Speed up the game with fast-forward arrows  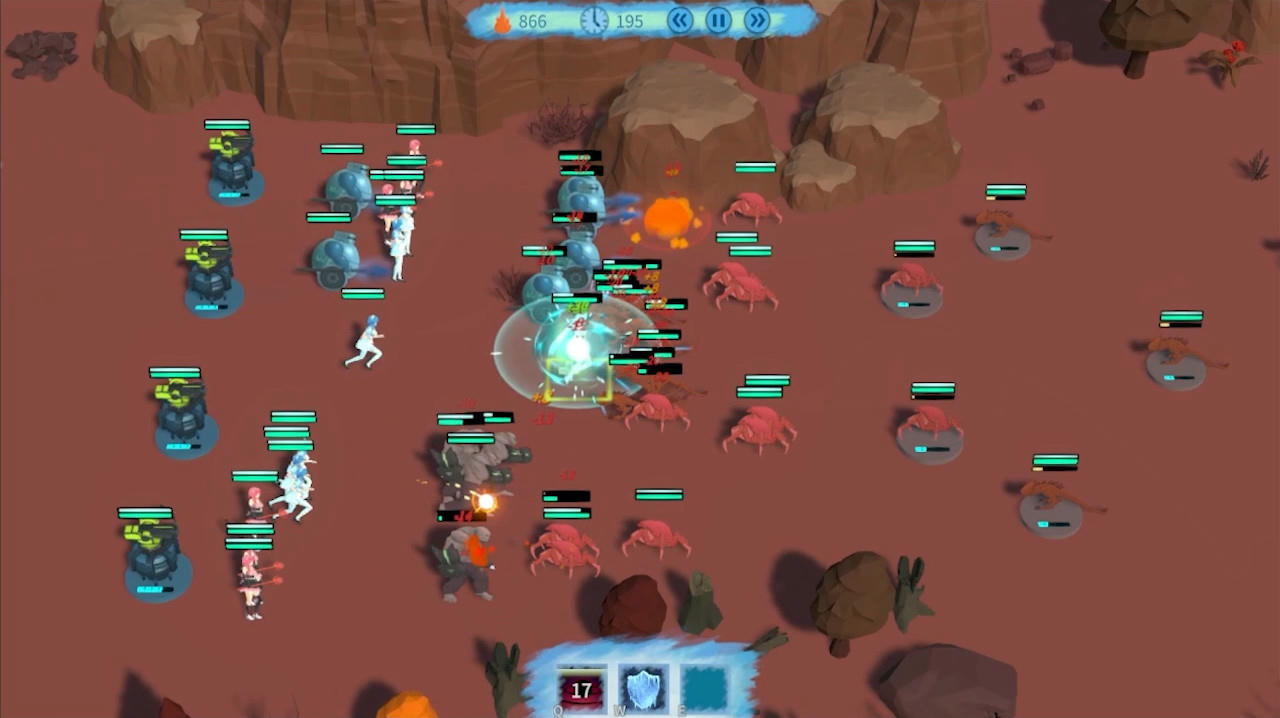tap(757, 20)
